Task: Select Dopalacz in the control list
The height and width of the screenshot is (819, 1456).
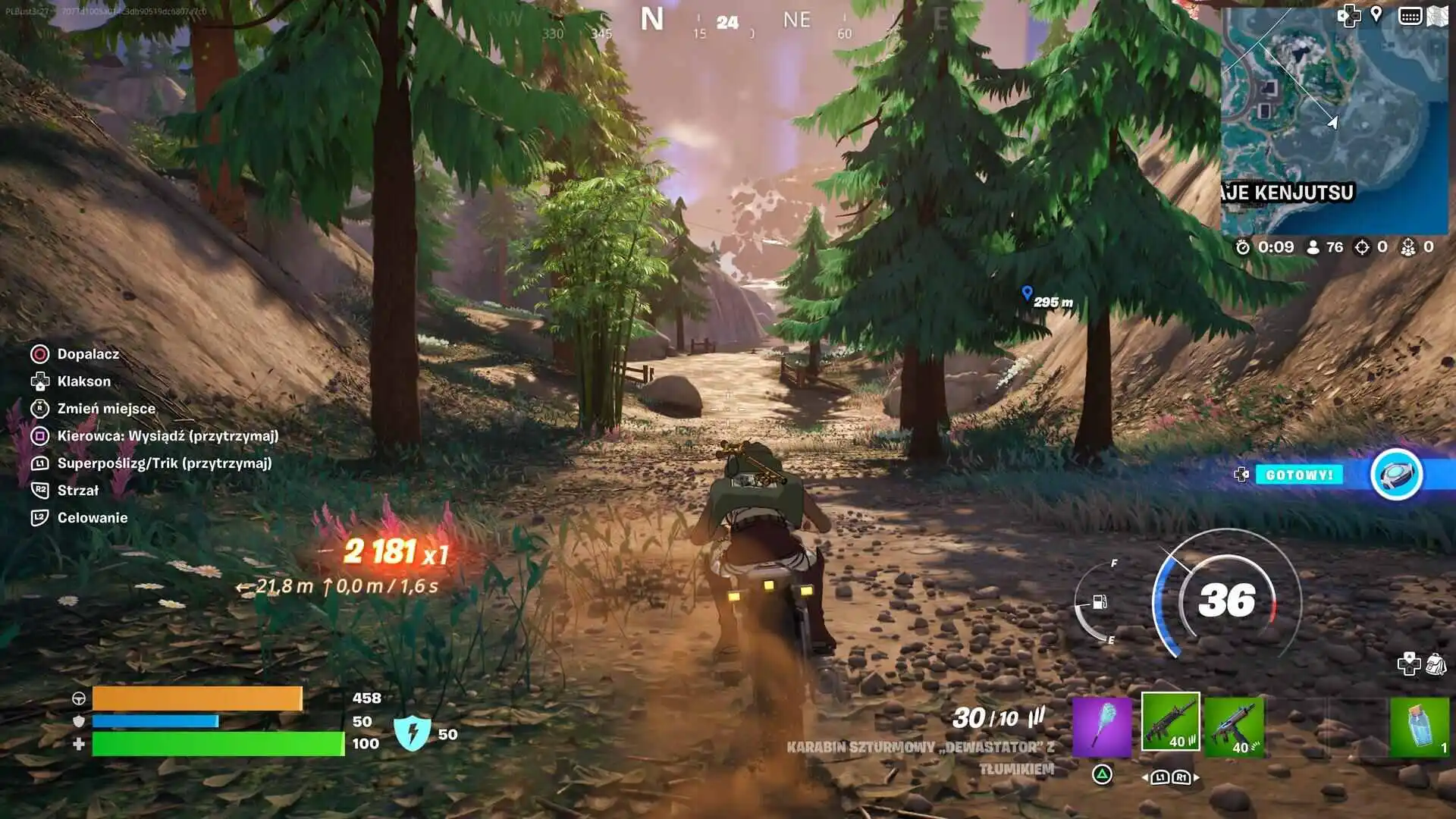Action: click(87, 354)
